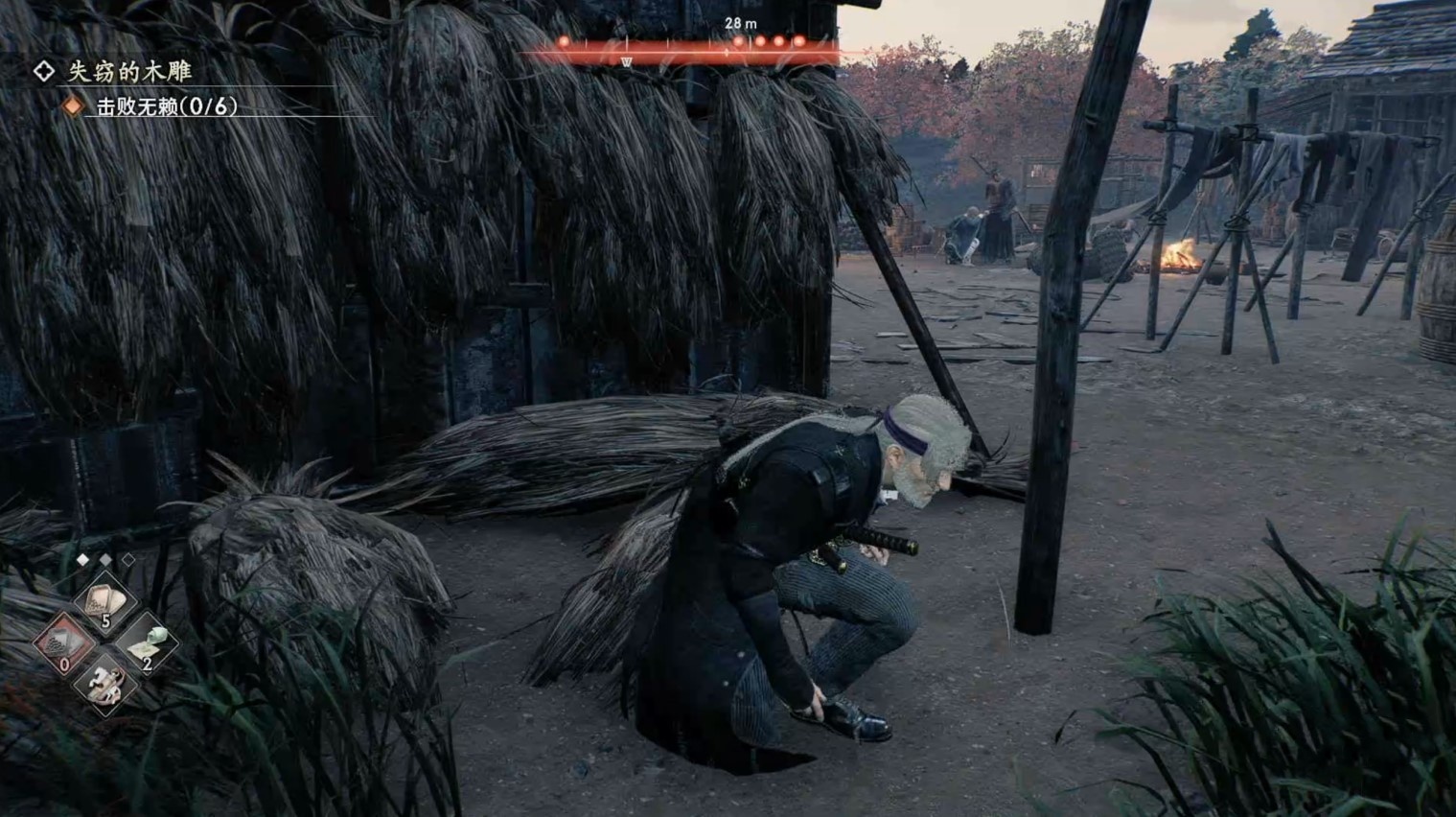Select the 击败无赖 objective line
Viewport: 1456px width, 817px height.
pos(165,106)
